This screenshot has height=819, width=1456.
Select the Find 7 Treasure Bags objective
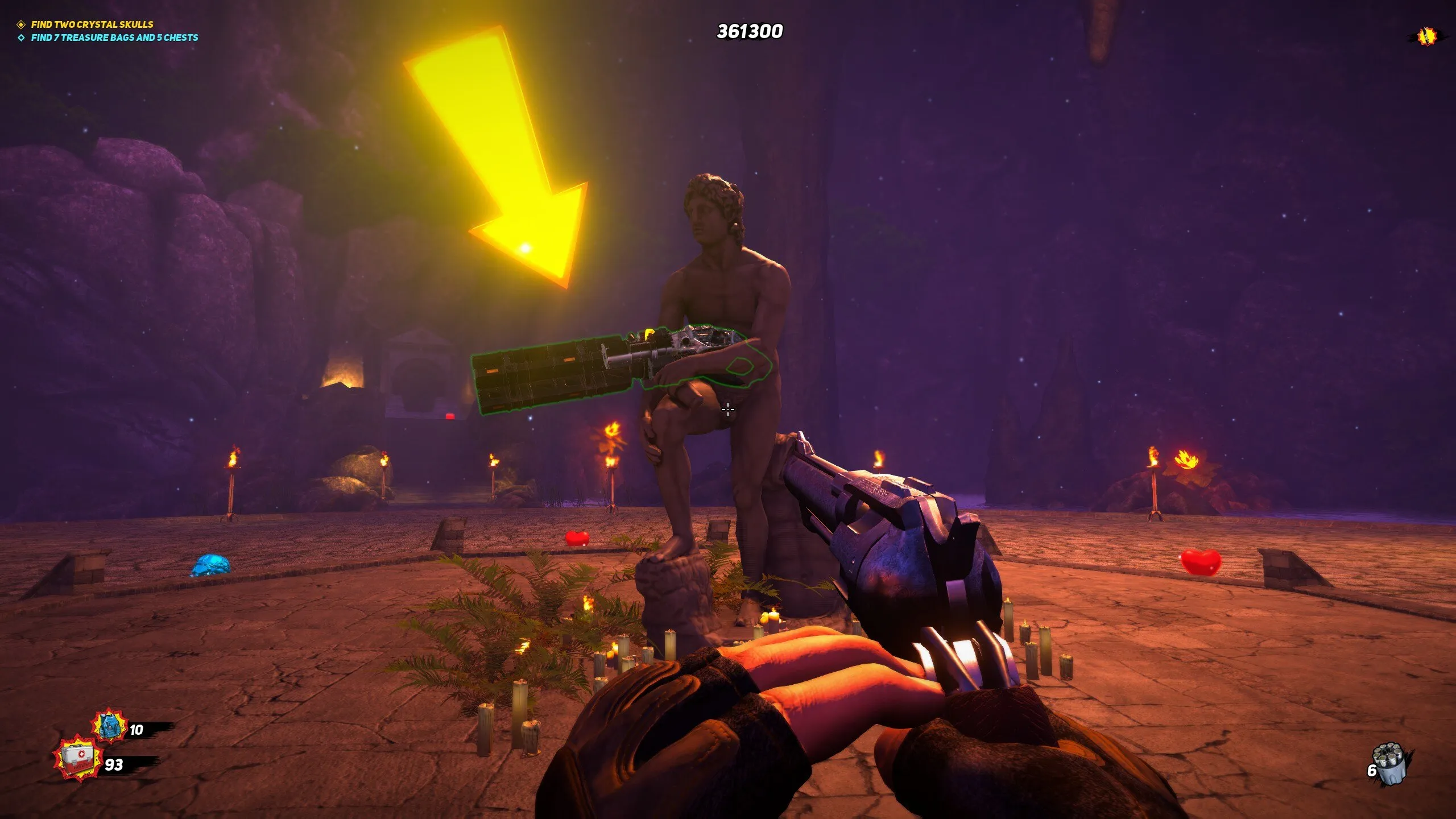114,38
